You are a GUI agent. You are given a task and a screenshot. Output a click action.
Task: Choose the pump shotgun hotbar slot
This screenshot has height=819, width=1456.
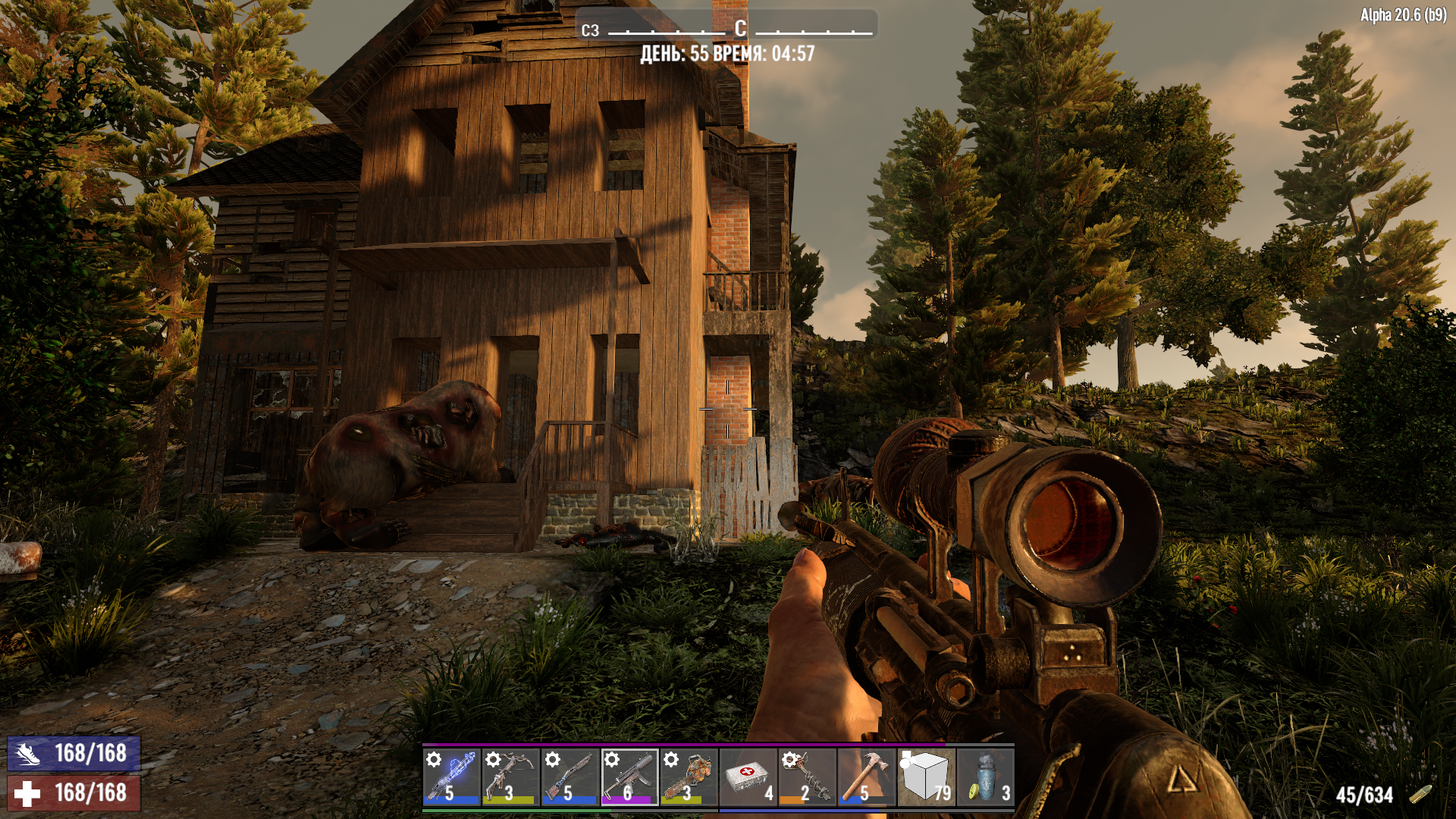point(570,777)
